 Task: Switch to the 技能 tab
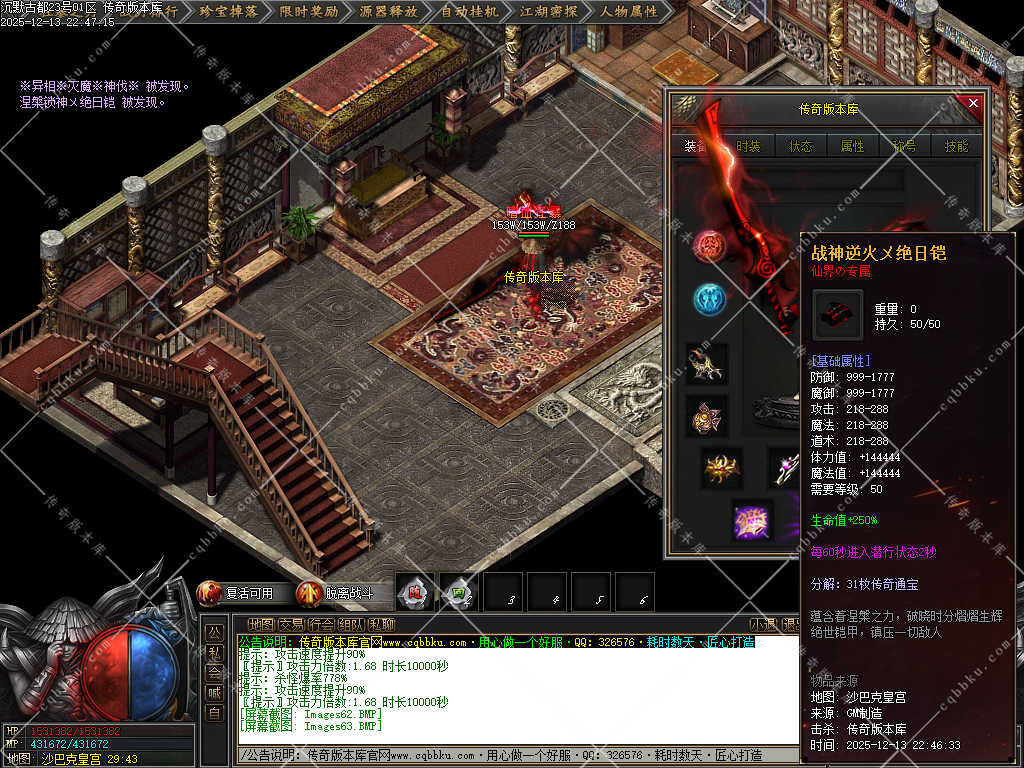956,146
